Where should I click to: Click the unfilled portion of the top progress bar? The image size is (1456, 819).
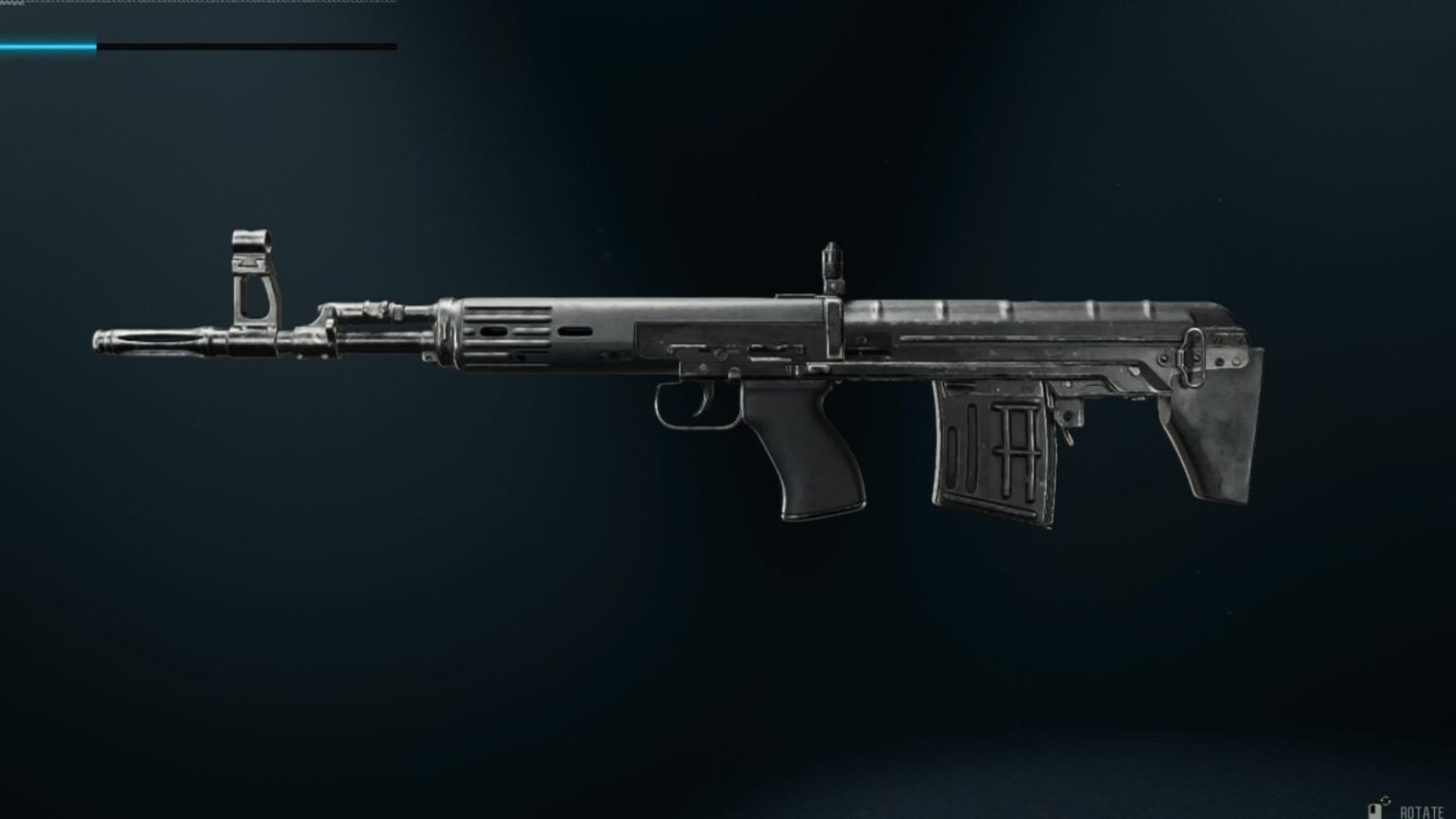click(x=246, y=43)
